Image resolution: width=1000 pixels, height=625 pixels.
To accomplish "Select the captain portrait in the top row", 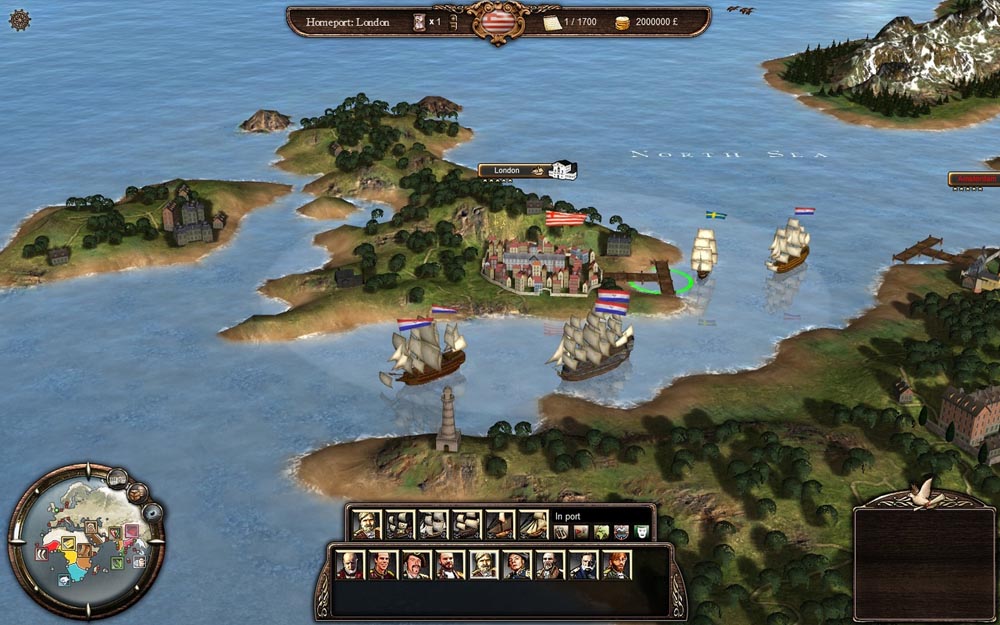I will point(367,524).
